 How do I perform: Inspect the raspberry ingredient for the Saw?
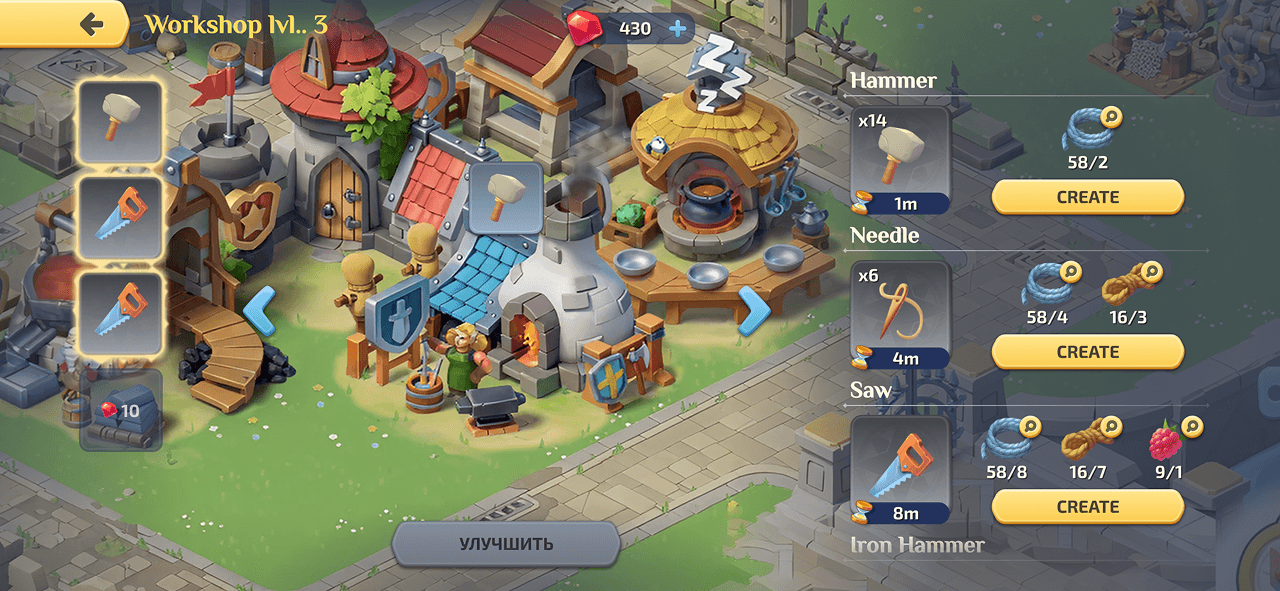click(1166, 441)
